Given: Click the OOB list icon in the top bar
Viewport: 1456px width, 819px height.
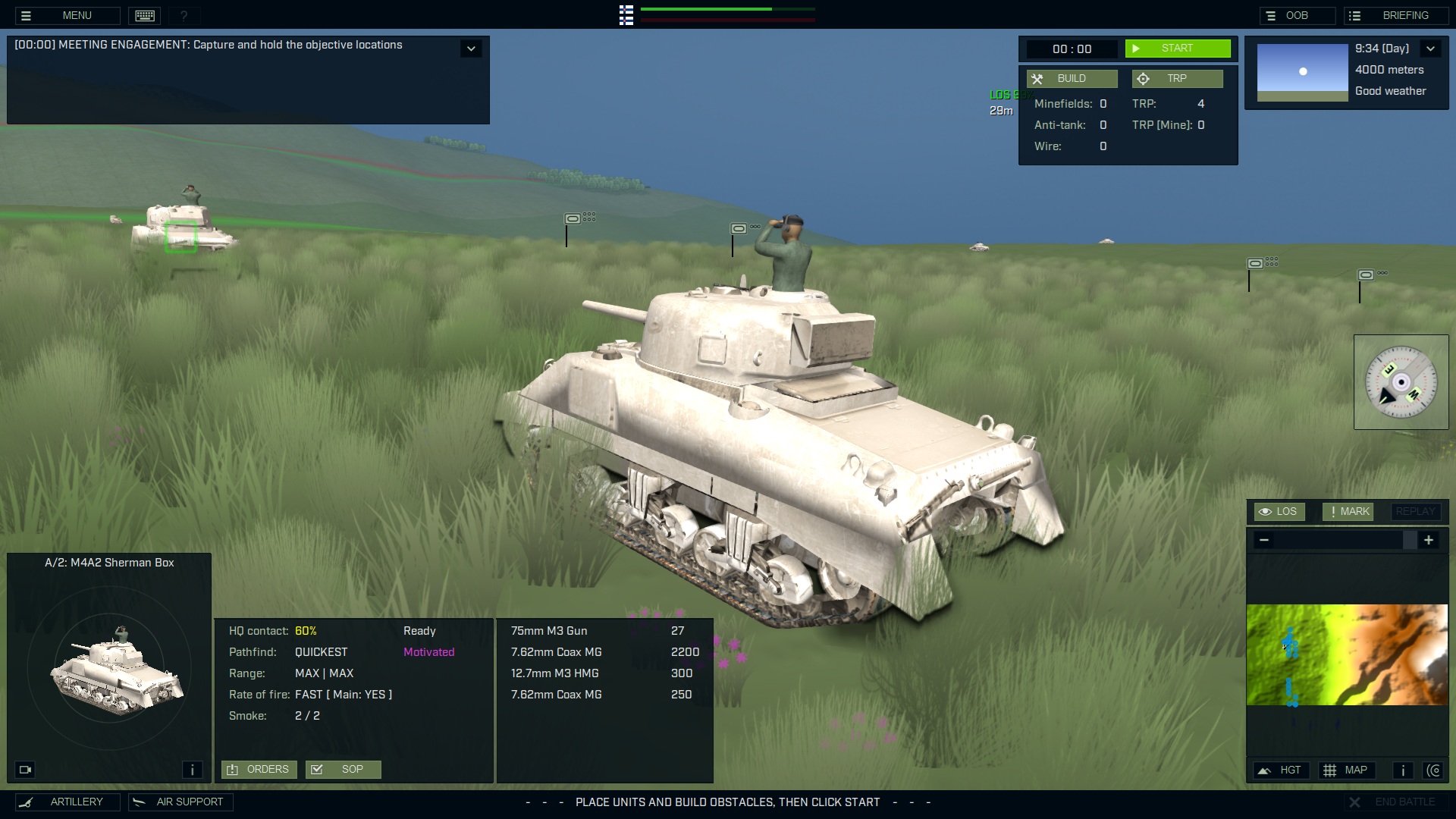Looking at the screenshot, I should coord(1271,14).
